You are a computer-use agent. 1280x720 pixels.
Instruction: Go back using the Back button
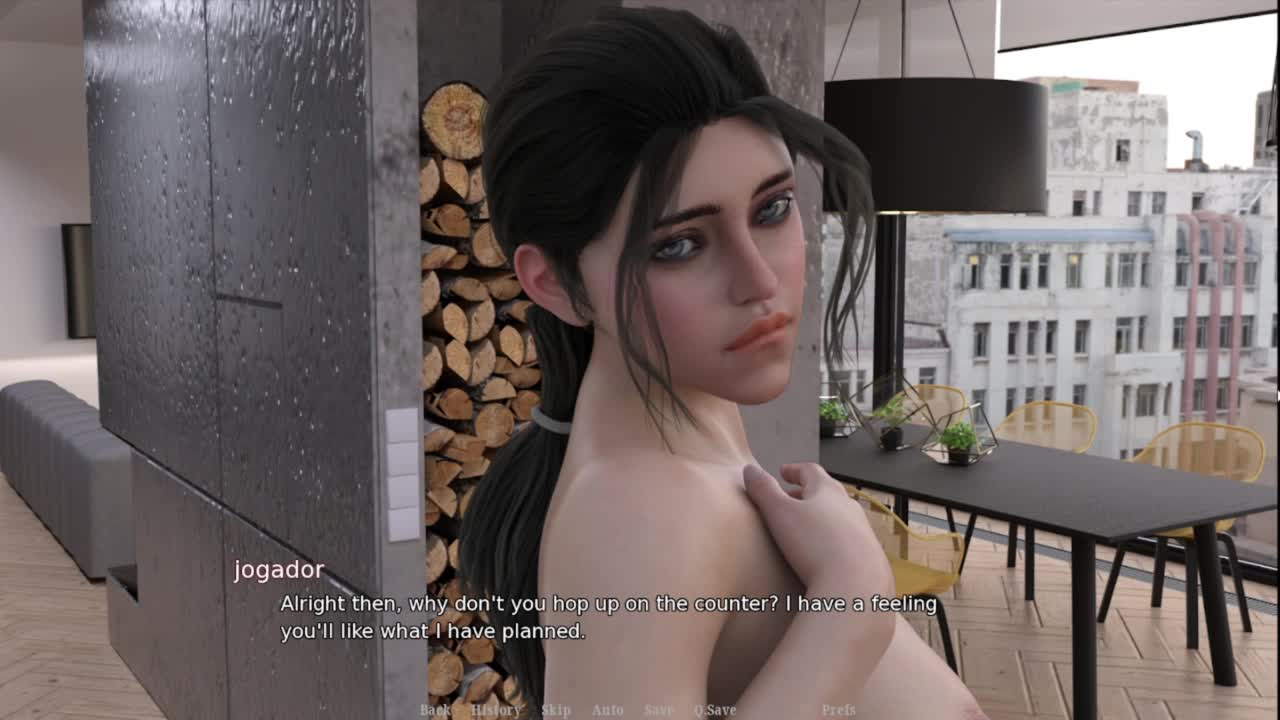point(435,710)
